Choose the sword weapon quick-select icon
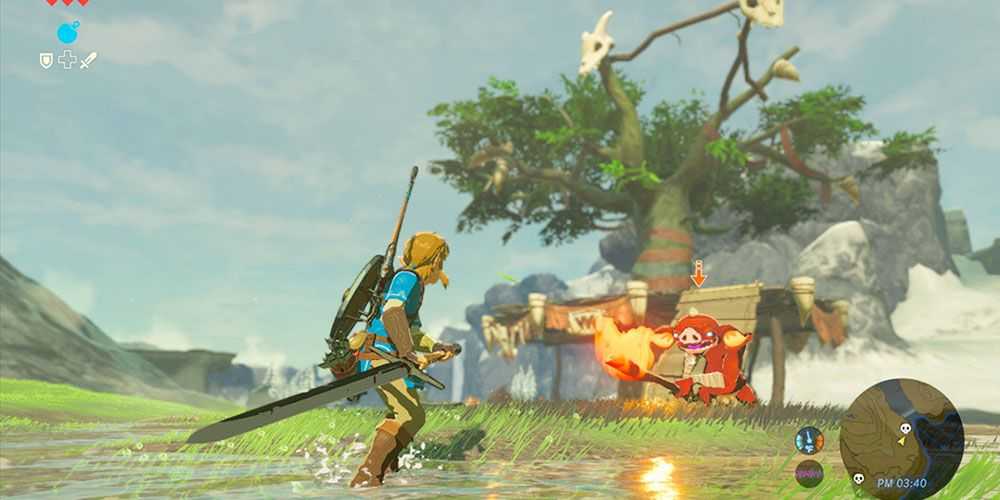Viewport: 1000px width, 500px height. [x=88, y=60]
